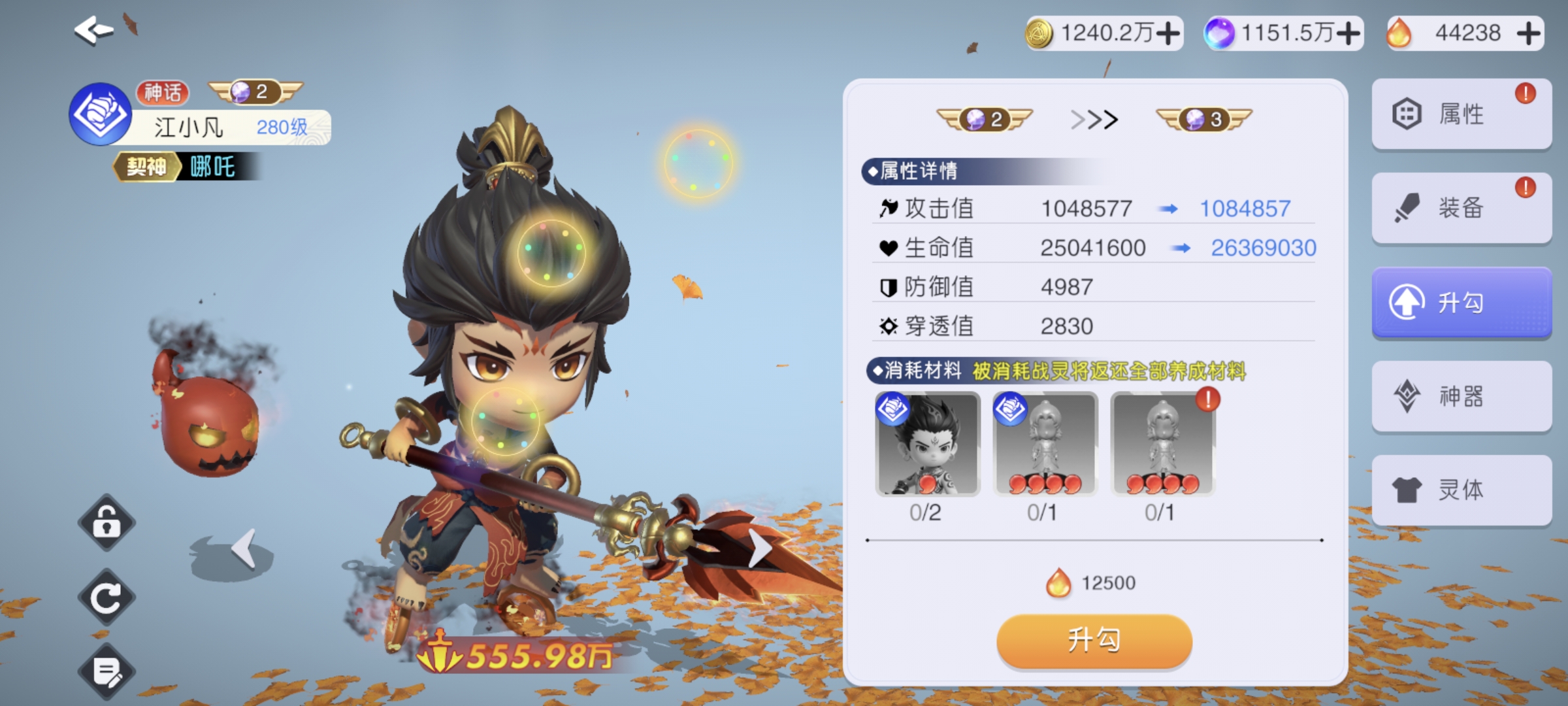Toggle the 升勾 (upgrade) tab highlighted state
The width and height of the screenshot is (1568, 706).
(1462, 302)
